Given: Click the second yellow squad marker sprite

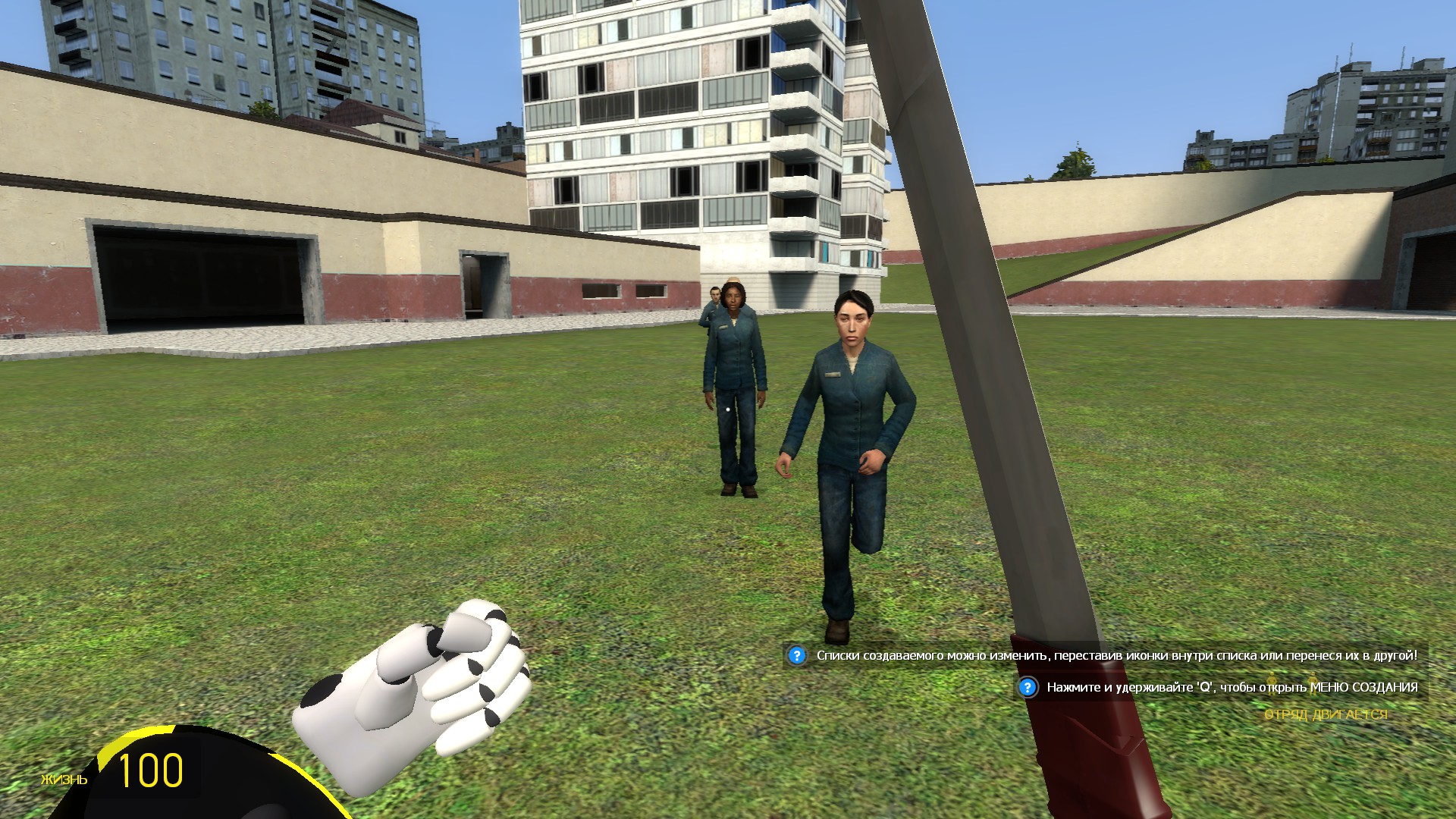Looking at the screenshot, I should click(x=1313, y=684).
